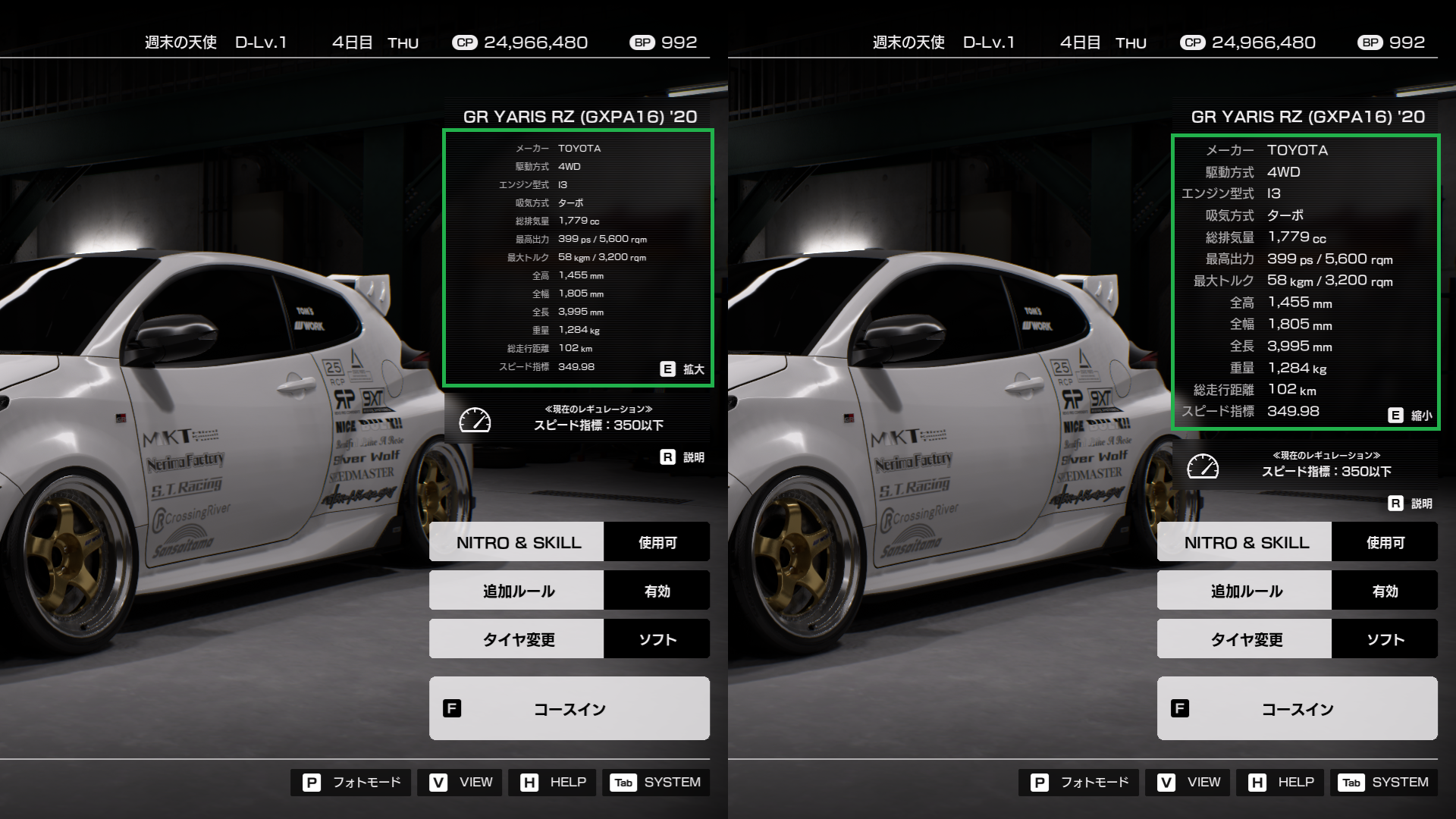Select コースイン in the enlarged-specs view

1297,708
